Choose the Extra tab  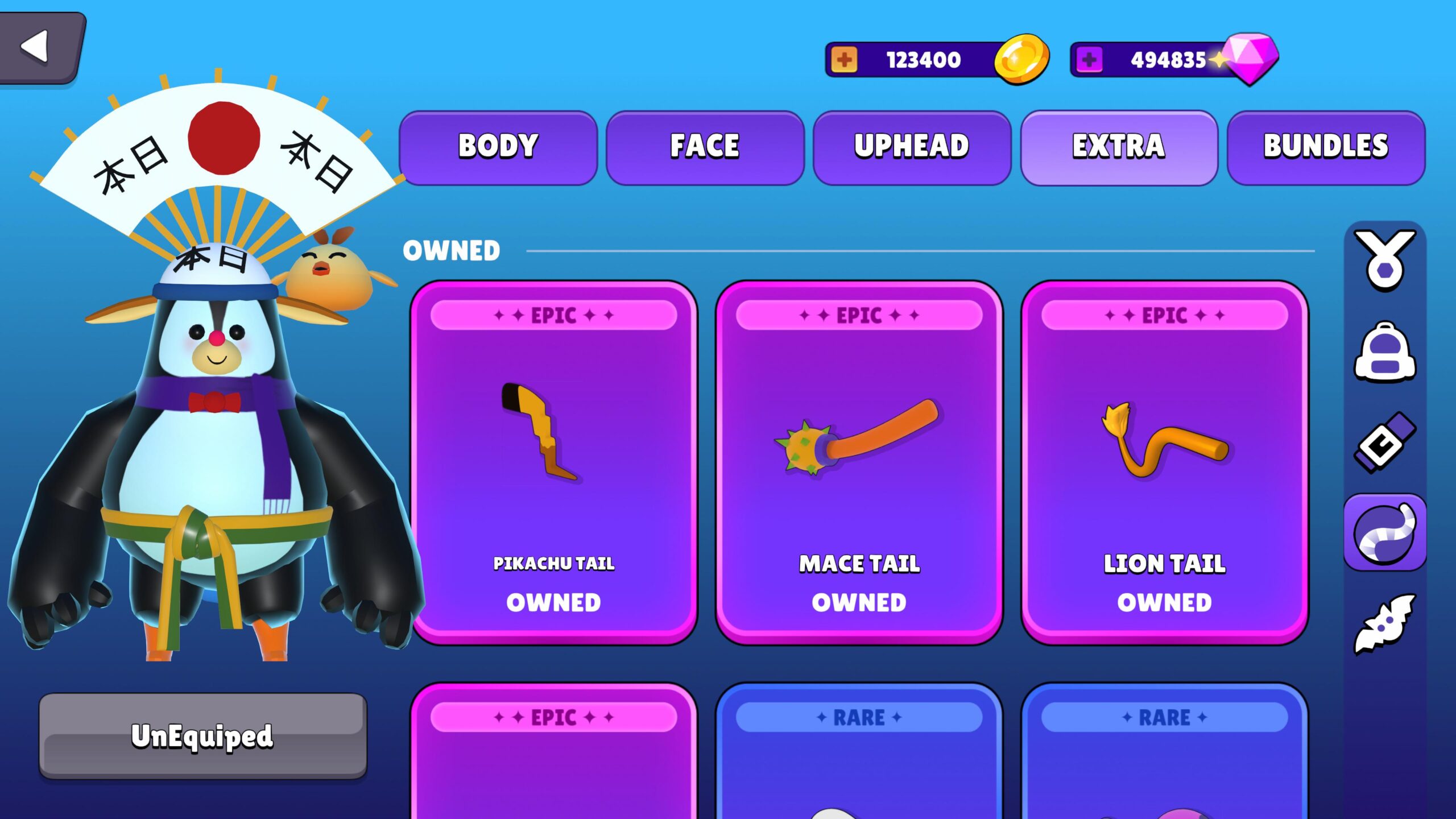pos(1119,147)
